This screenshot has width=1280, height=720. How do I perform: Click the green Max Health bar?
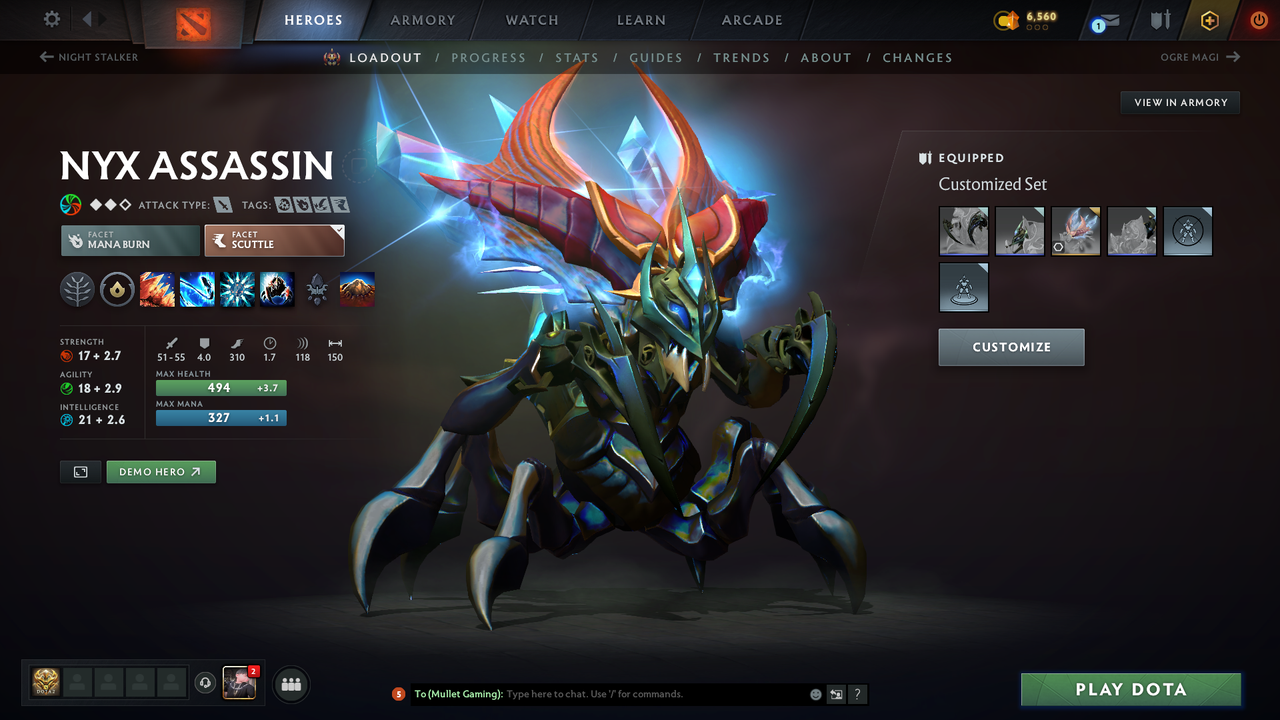click(x=220, y=387)
